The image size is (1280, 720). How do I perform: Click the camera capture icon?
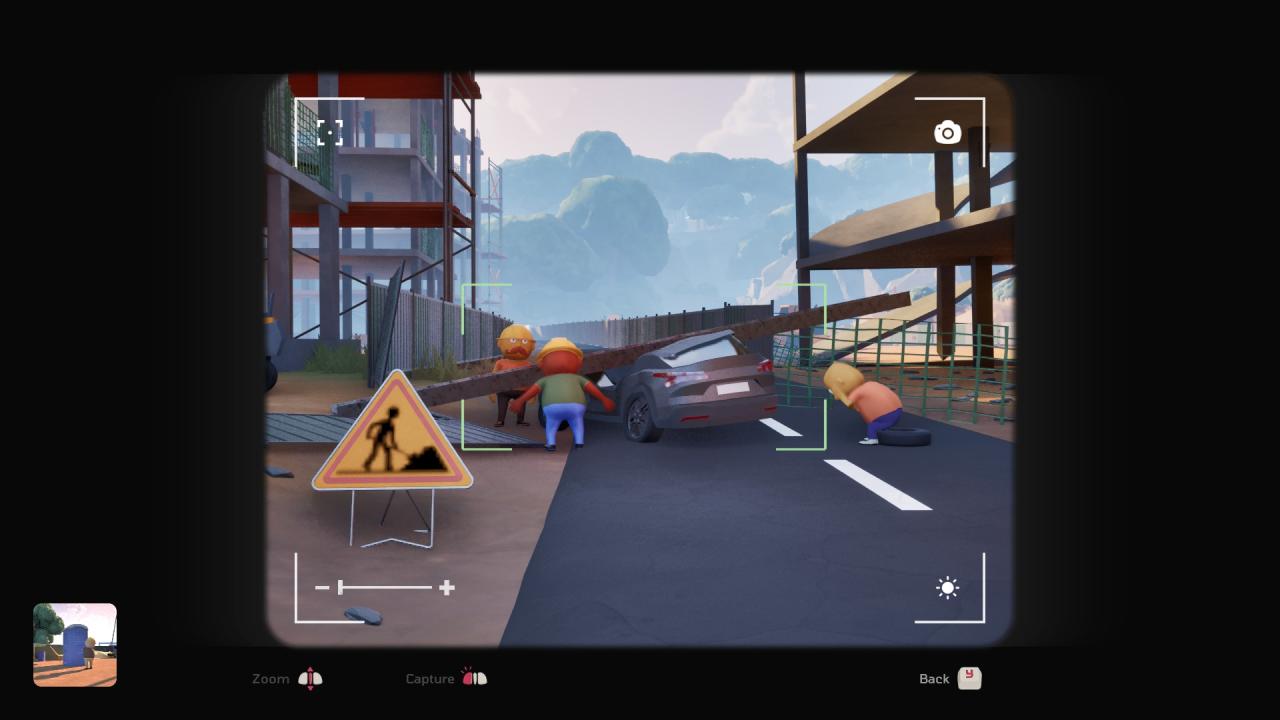tap(947, 133)
